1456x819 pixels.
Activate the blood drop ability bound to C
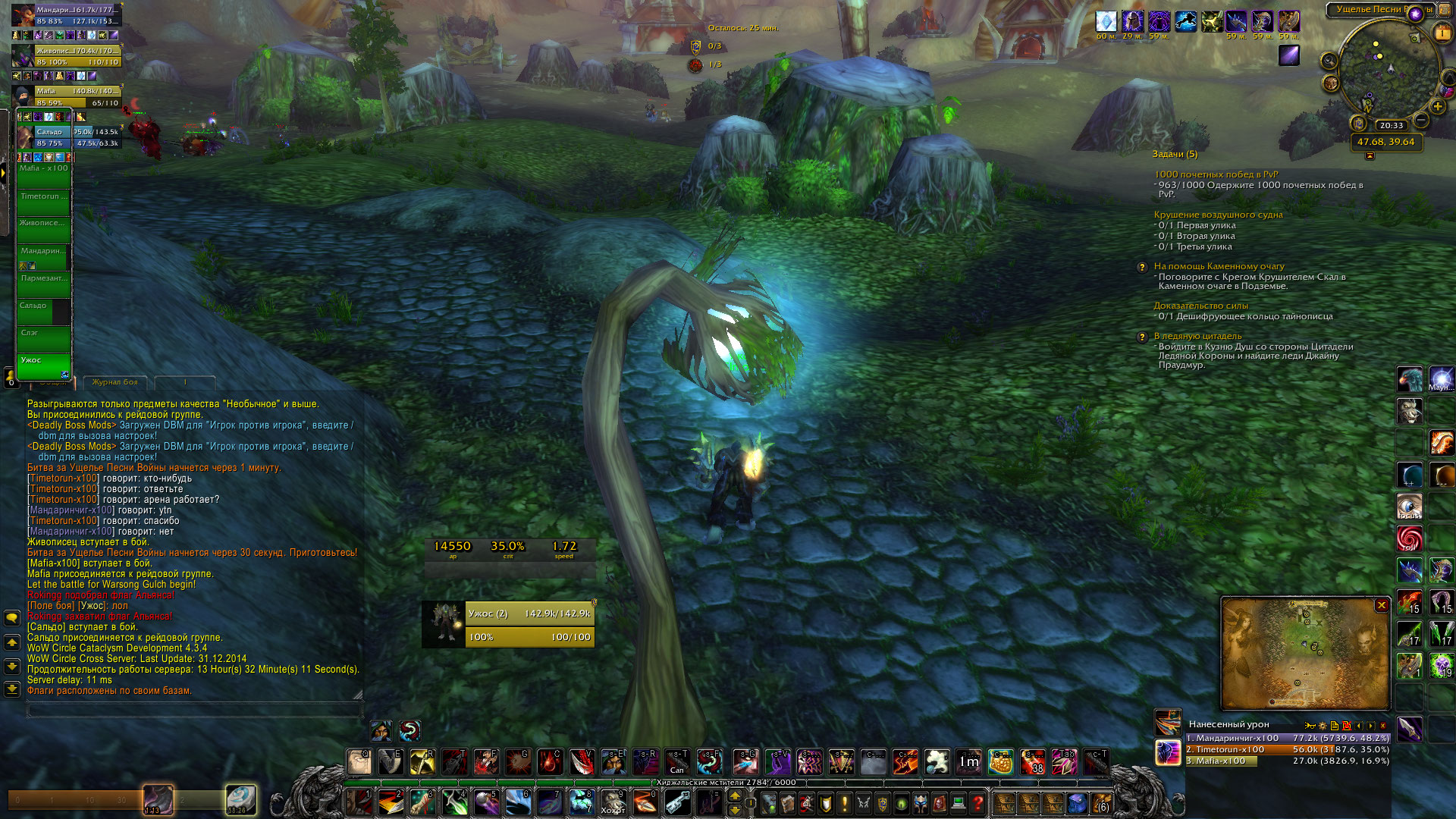point(550,762)
